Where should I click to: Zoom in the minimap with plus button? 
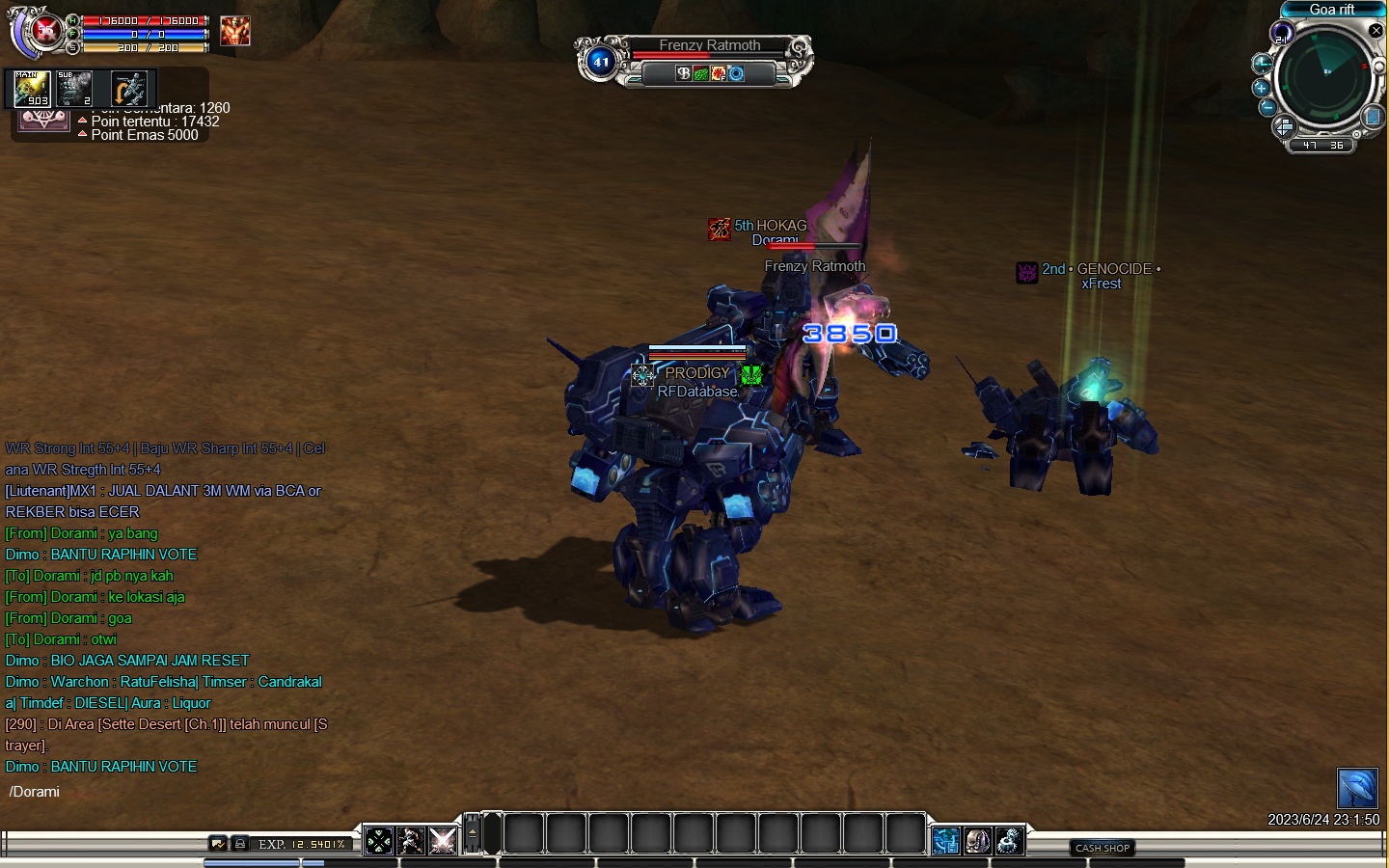(x=1261, y=88)
